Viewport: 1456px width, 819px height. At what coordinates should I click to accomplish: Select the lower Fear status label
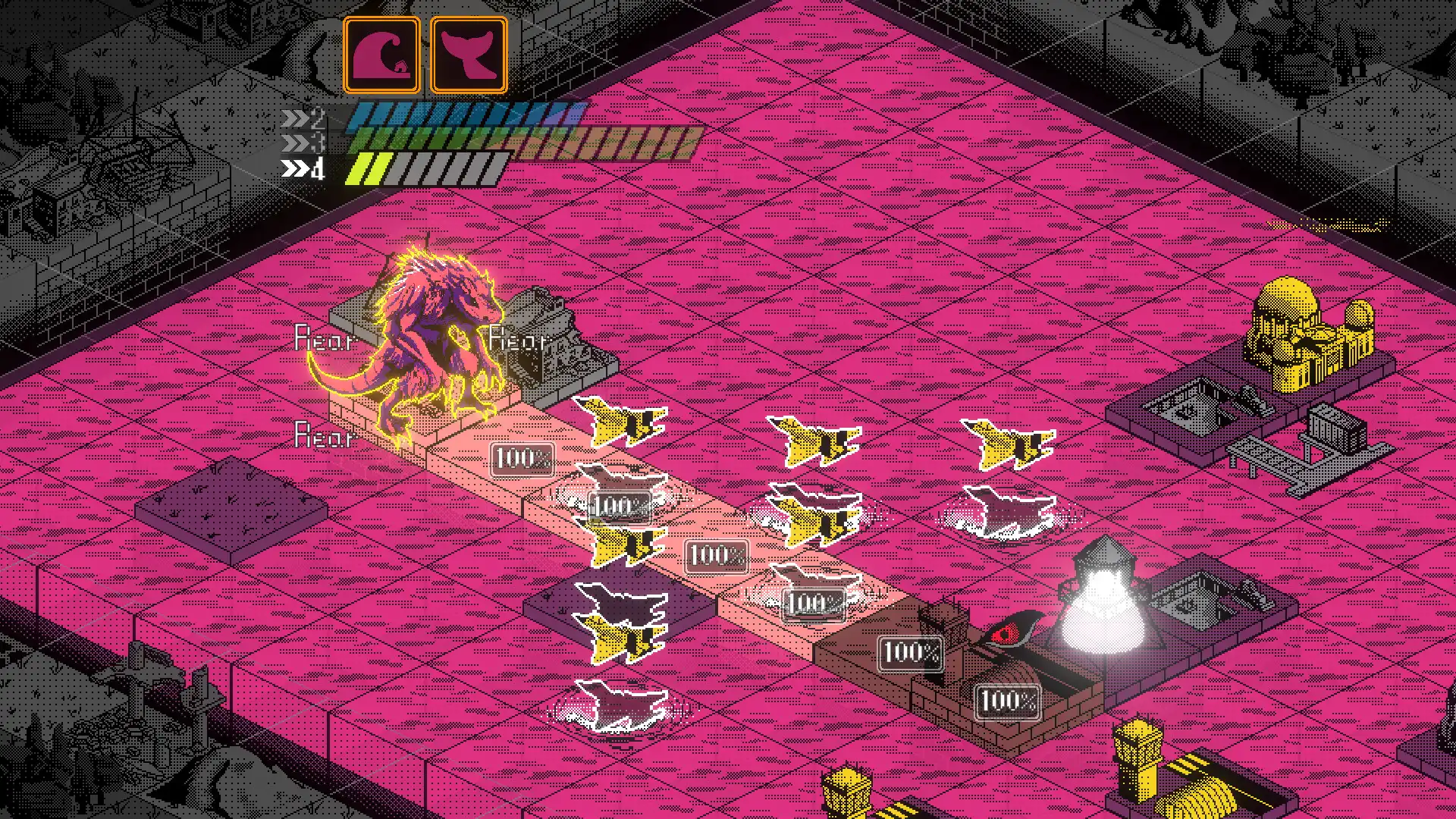click(325, 438)
